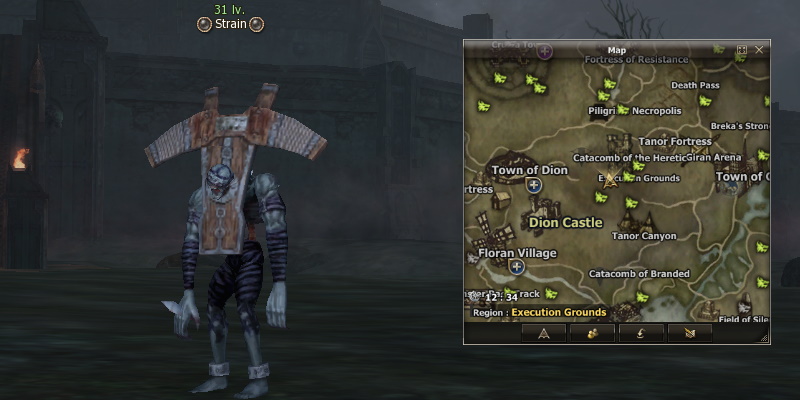Click the curved arrow button under the map
This screenshot has height=400, width=800.
[641, 333]
